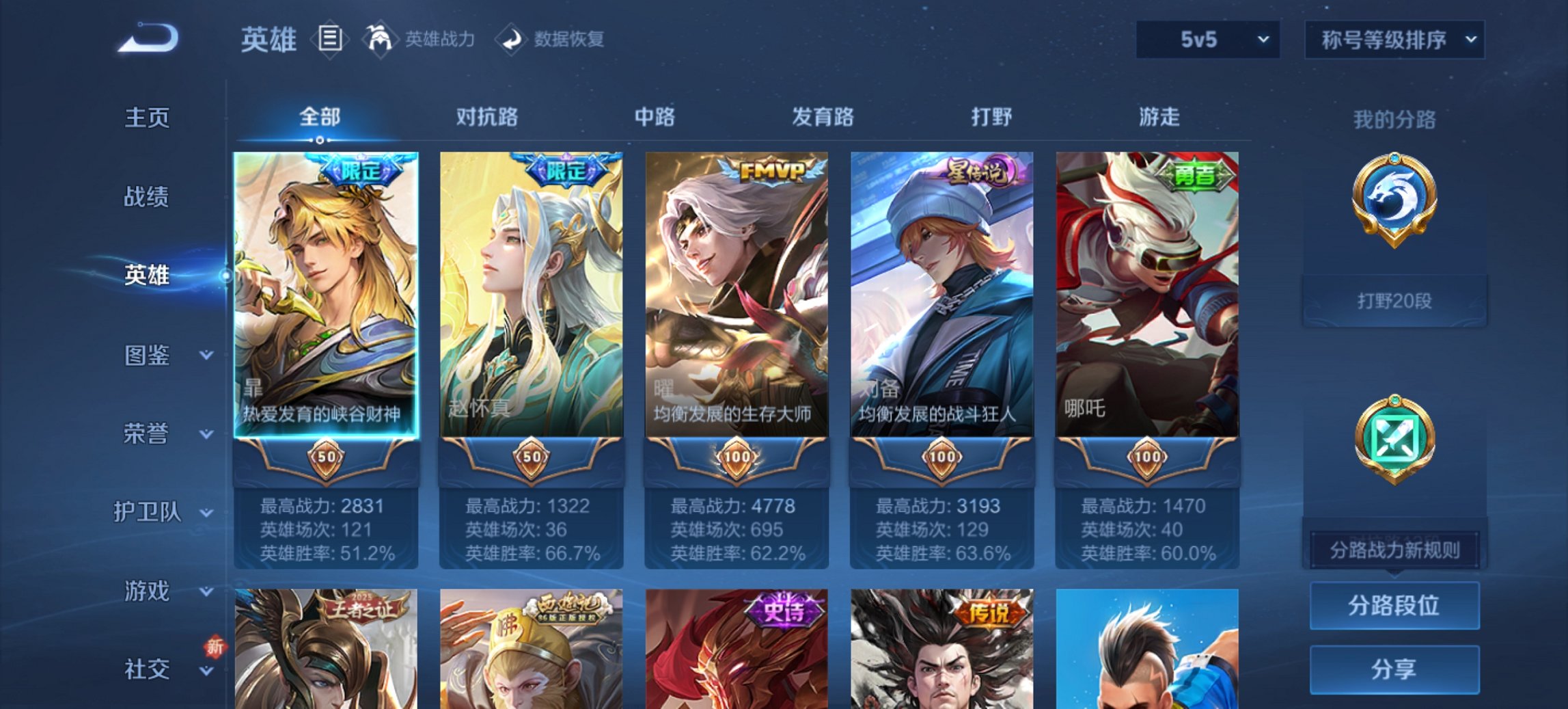The height and width of the screenshot is (709, 1568).
Task: Open the 称号等级排序 sorting dropdown
Action: click(x=1392, y=40)
